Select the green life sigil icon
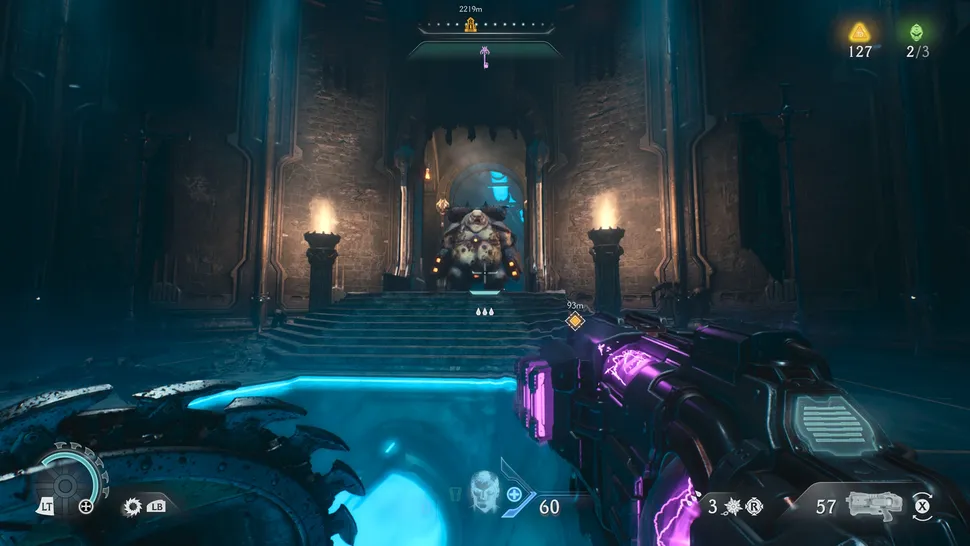970x546 pixels. [917, 31]
